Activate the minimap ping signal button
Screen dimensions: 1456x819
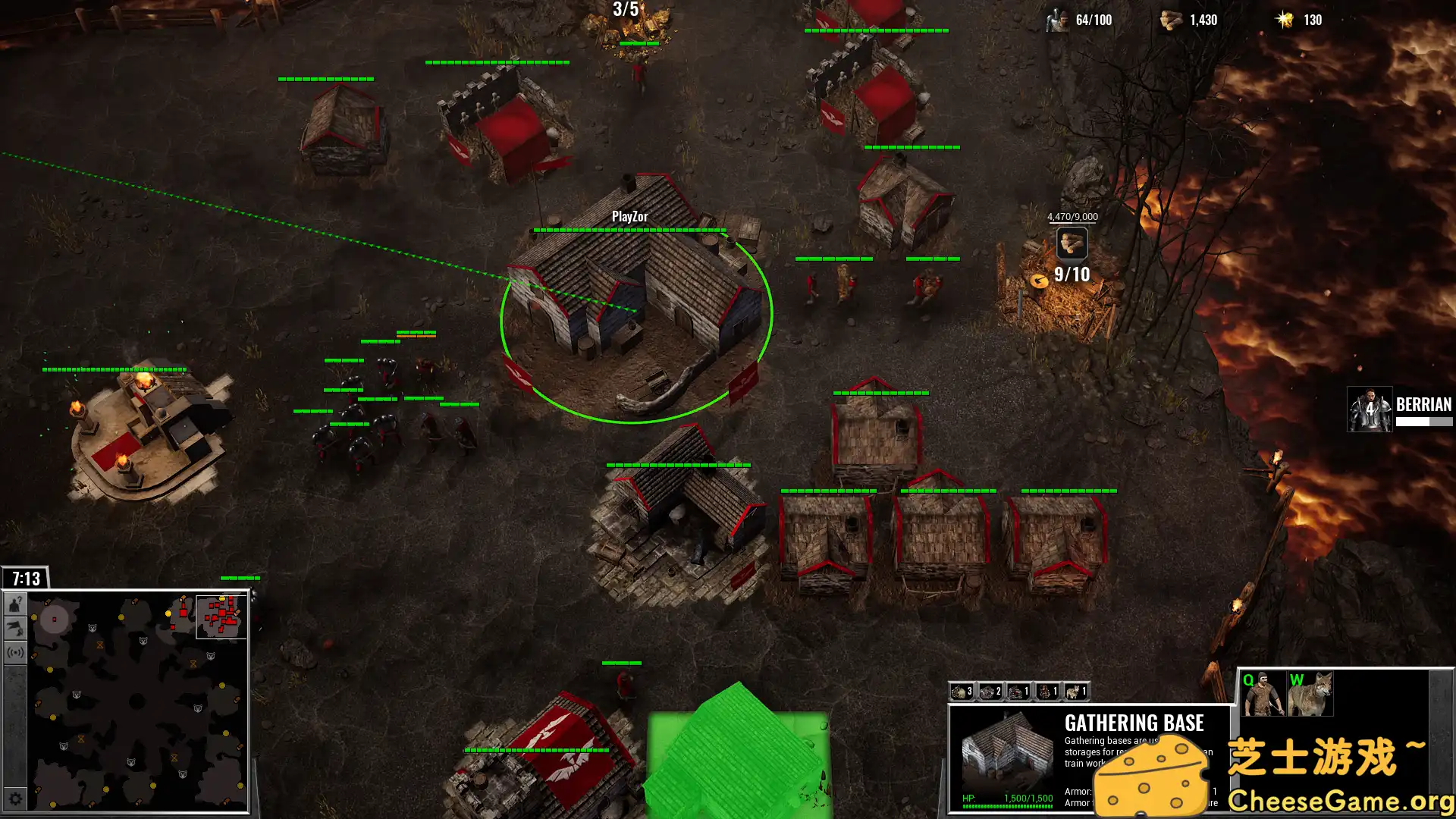pos(15,652)
